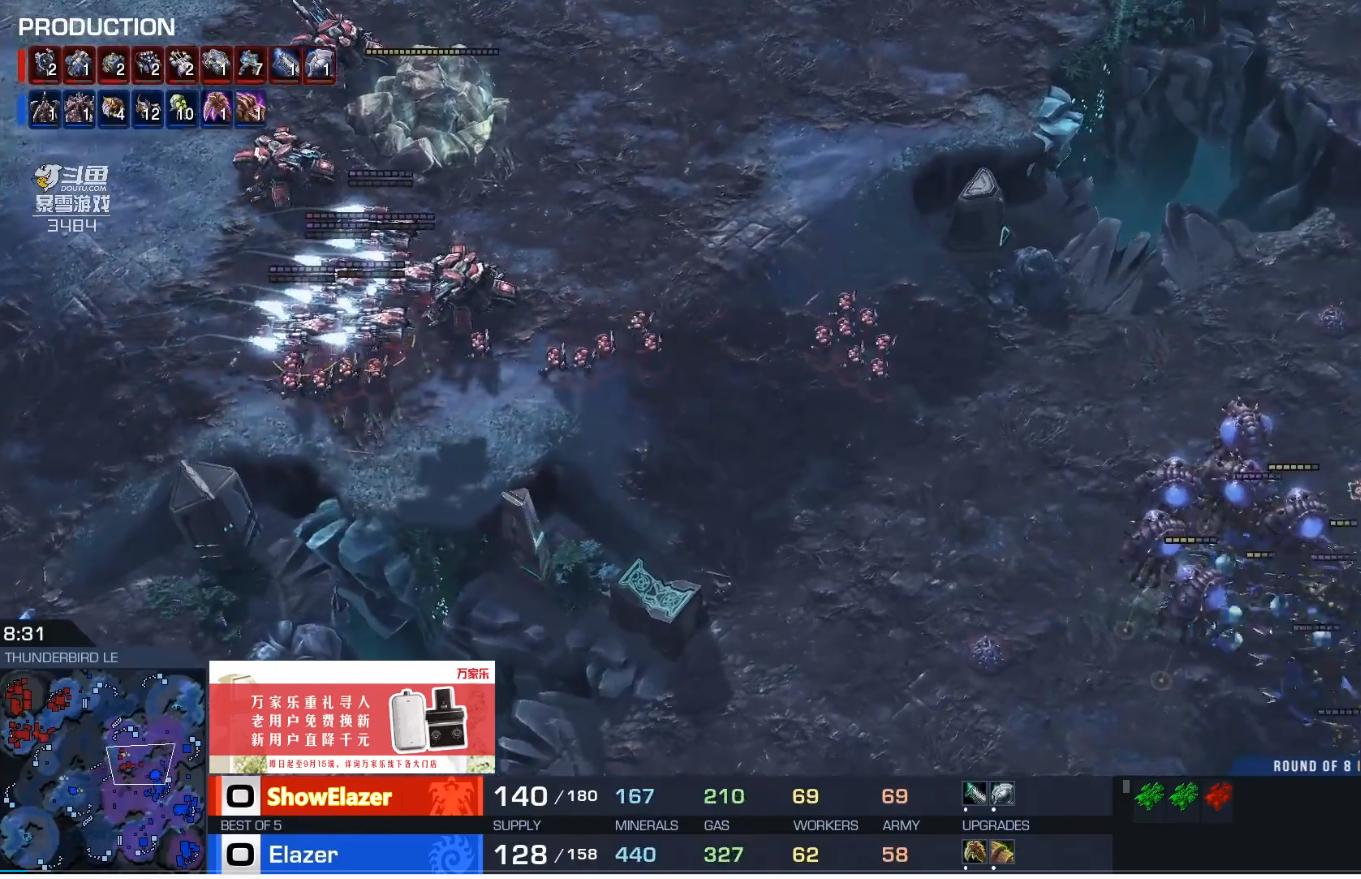Toggle Elazer's carapace upgrade indicator dot

(x=992, y=866)
